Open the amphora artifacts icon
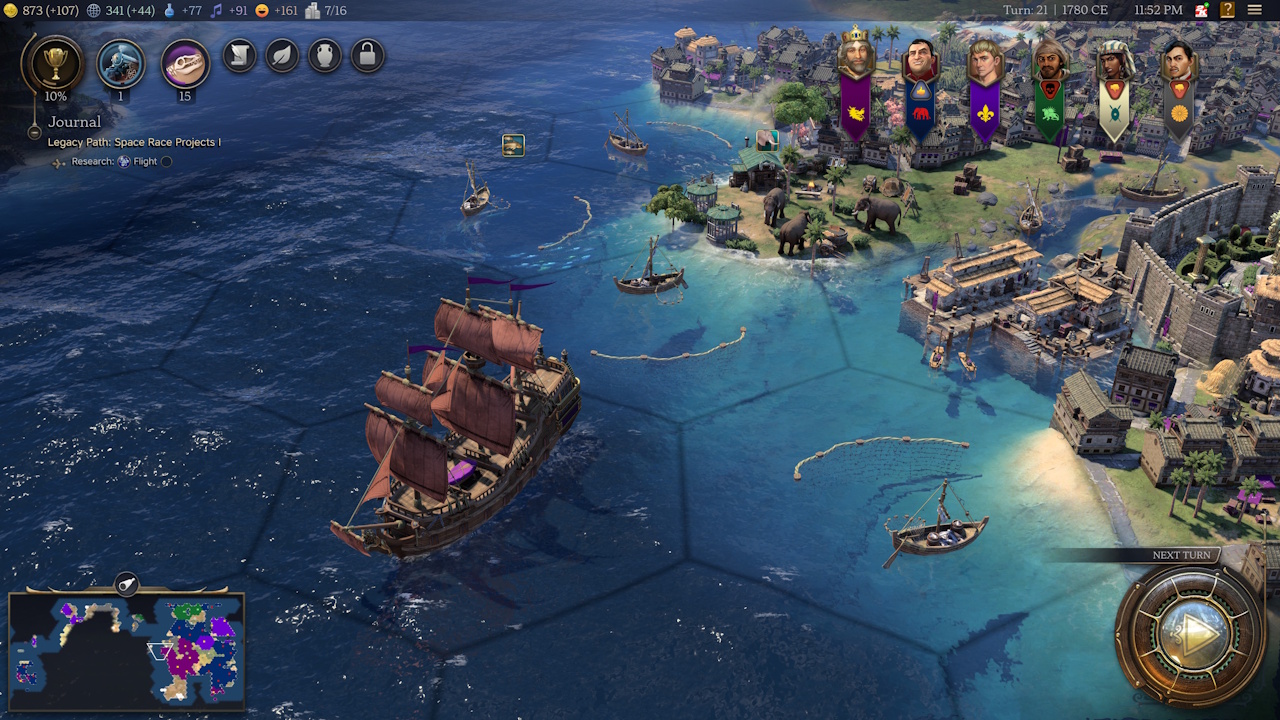Screen dimensions: 1280x720 (x=324, y=56)
